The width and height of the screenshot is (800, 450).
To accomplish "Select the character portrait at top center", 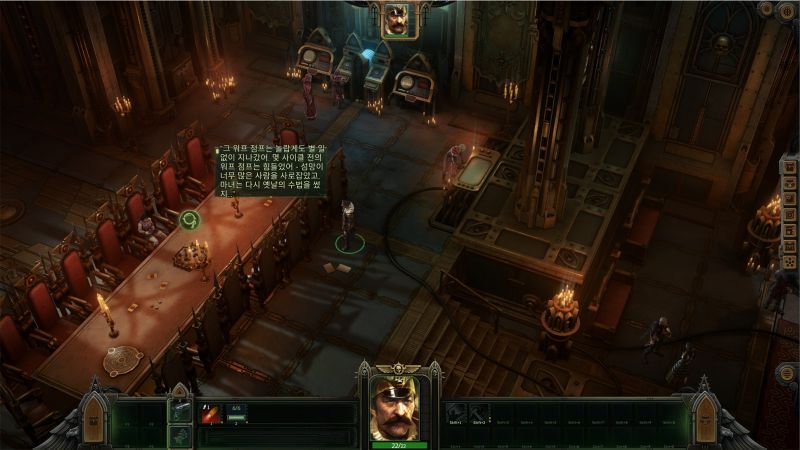I will pyautogui.click(x=400, y=20).
